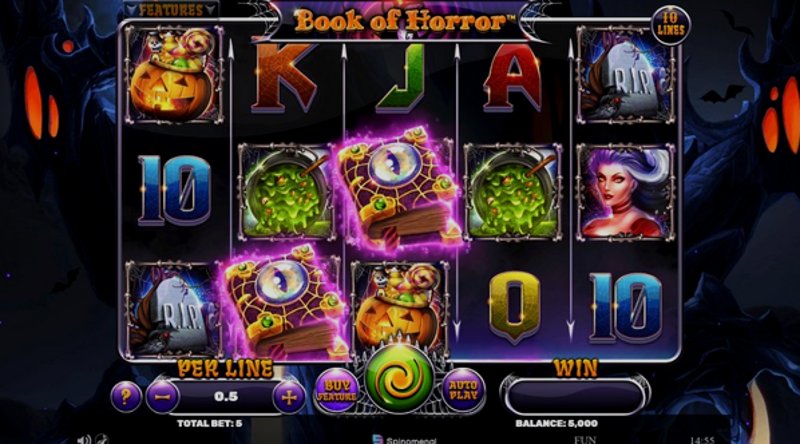Increase the per line bet

pos(290,396)
